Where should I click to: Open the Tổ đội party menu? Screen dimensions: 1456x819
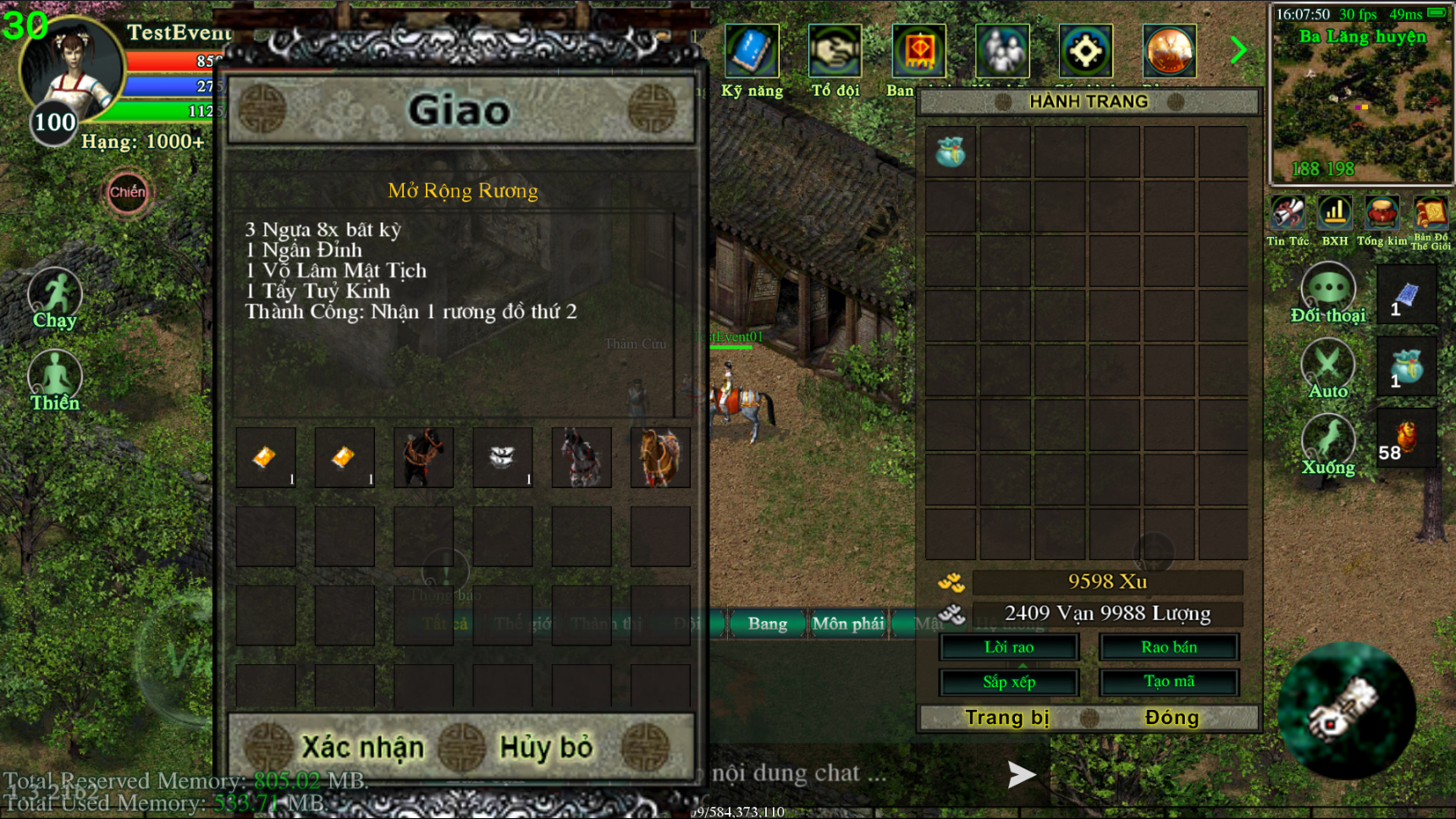click(x=835, y=52)
